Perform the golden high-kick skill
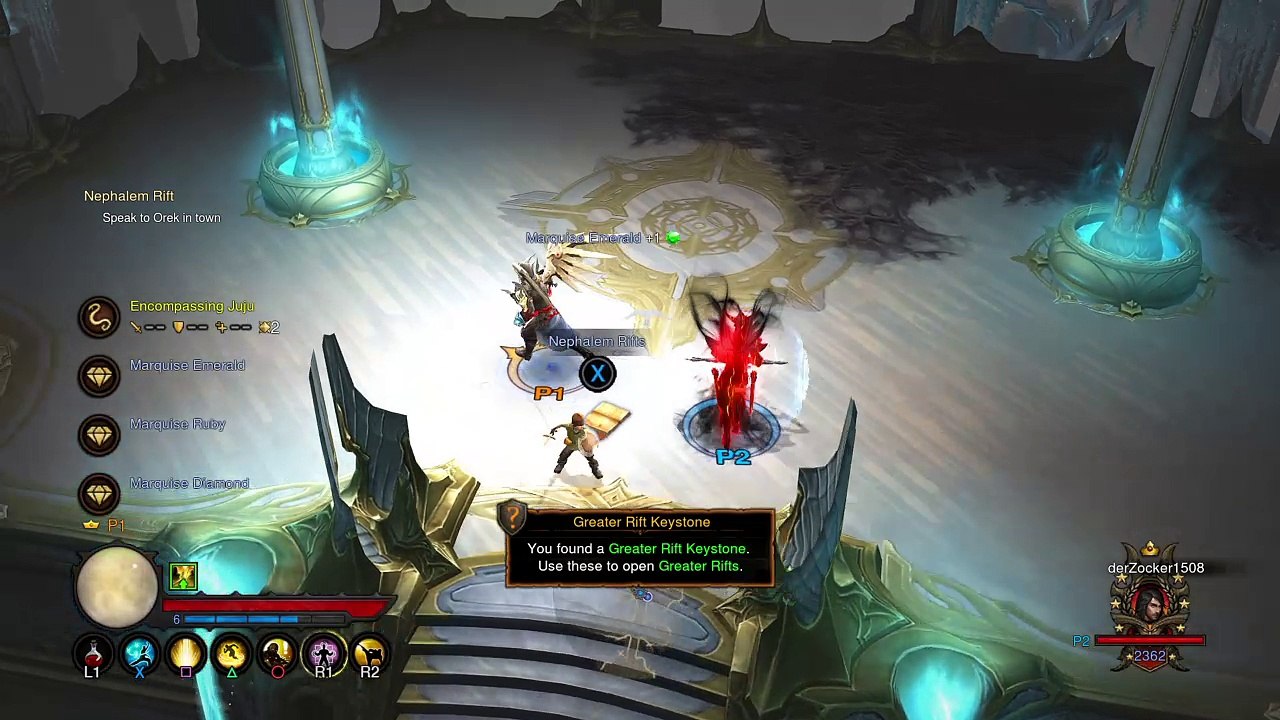1280x720 pixels. tap(369, 654)
